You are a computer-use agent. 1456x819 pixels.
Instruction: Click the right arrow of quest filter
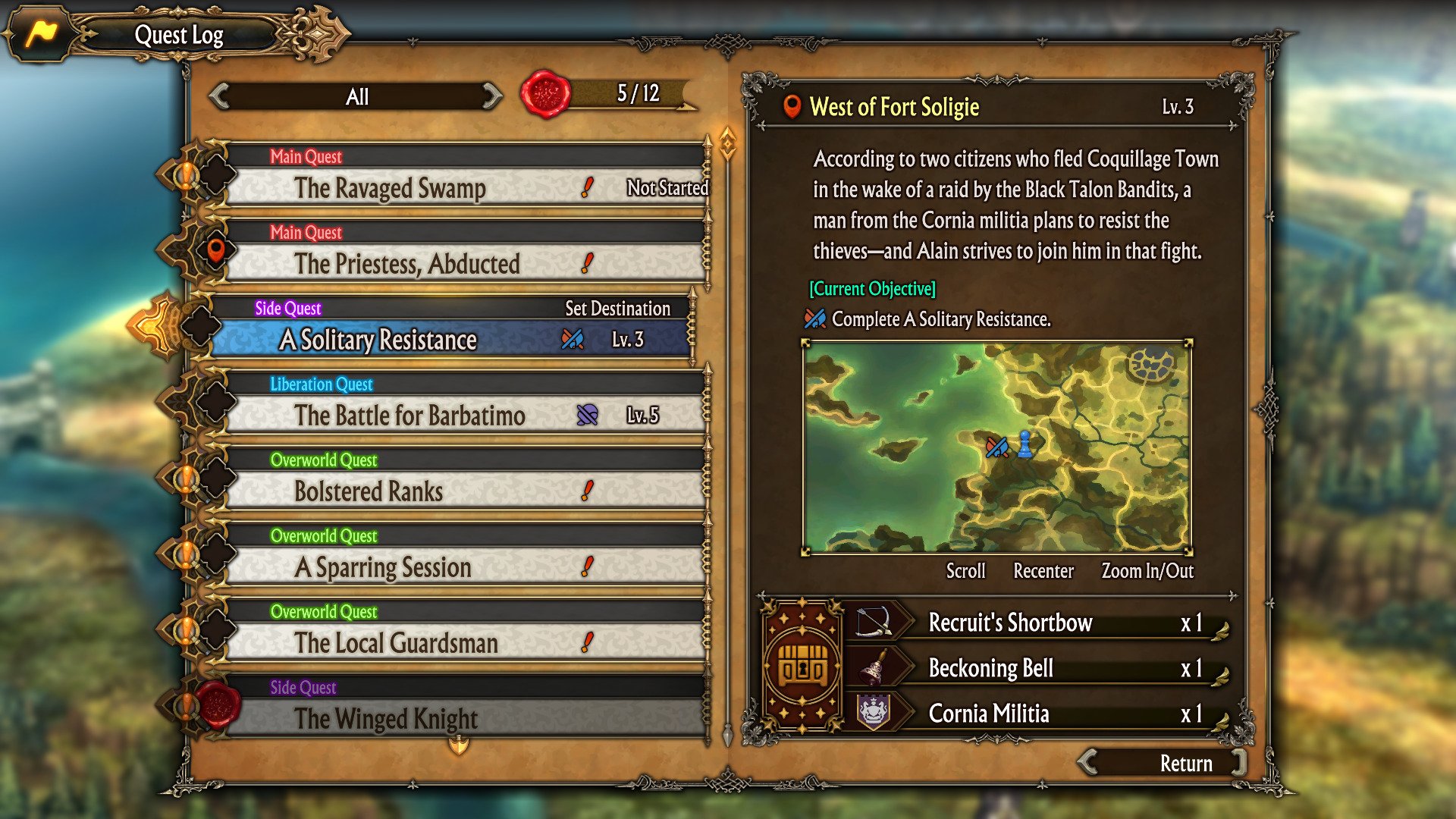[x=492, y=96]
